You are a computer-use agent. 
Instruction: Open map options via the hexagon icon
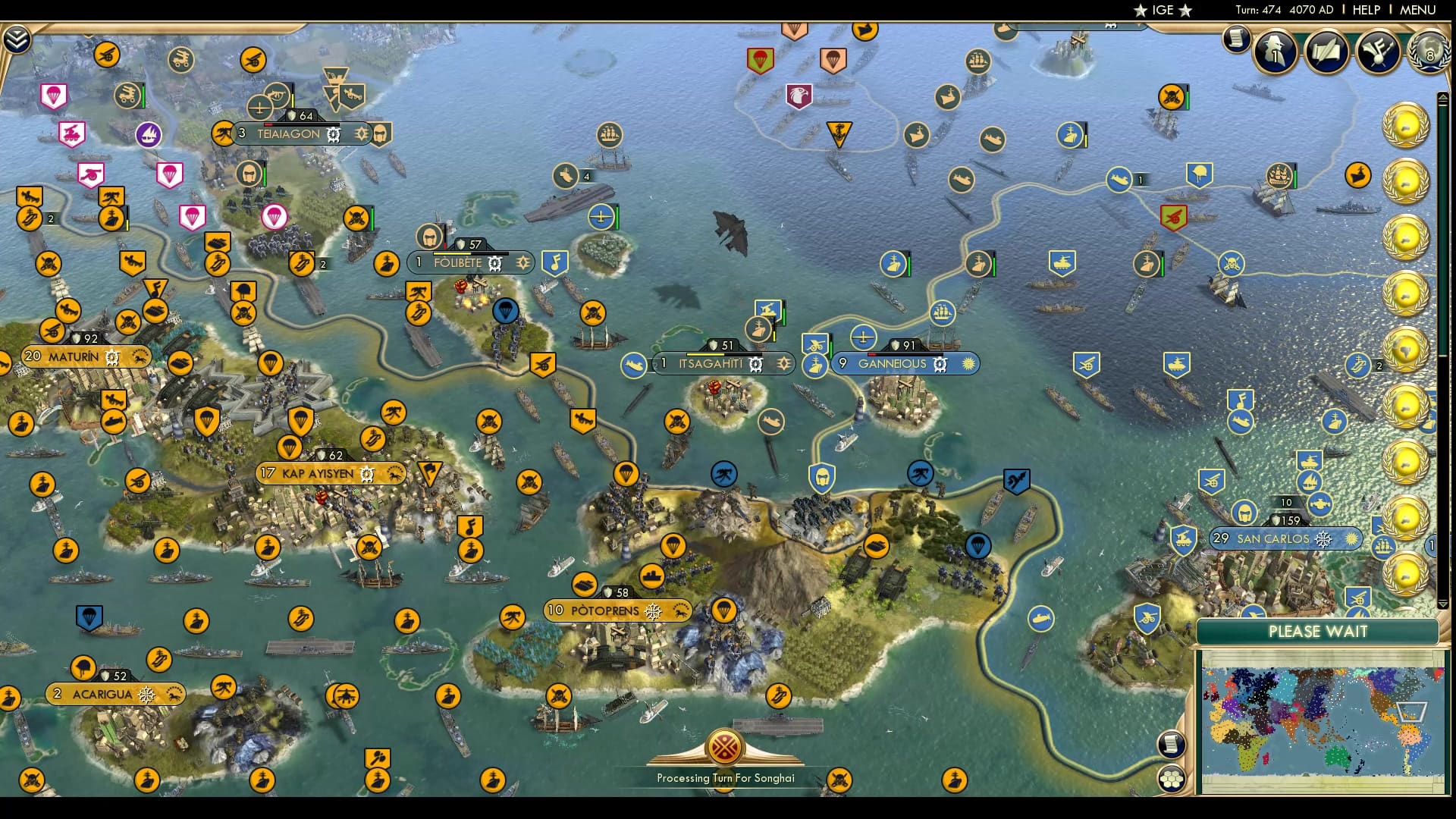click(x=1171, y=779)
